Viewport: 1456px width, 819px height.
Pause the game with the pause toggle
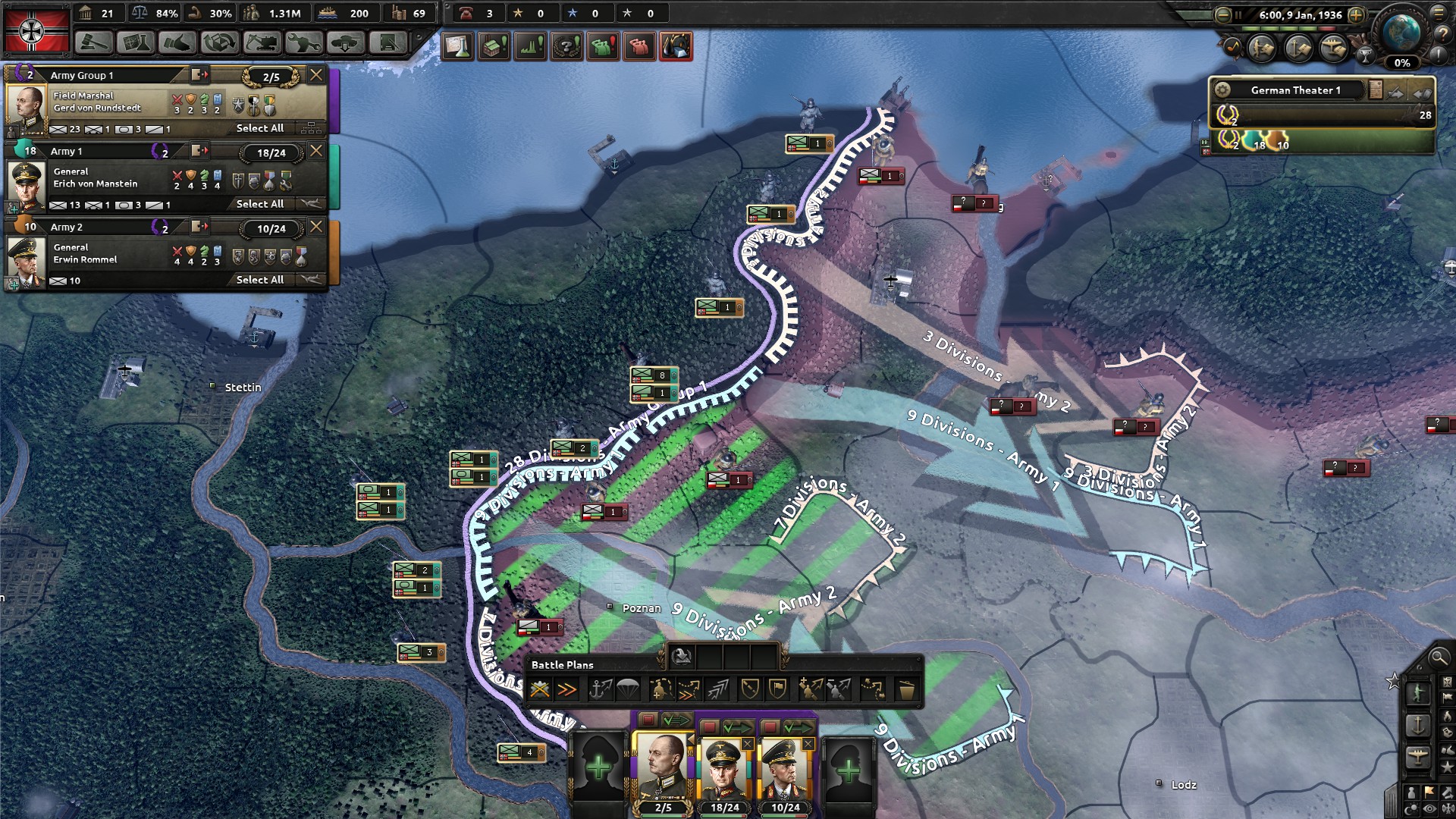point(1239,14)
